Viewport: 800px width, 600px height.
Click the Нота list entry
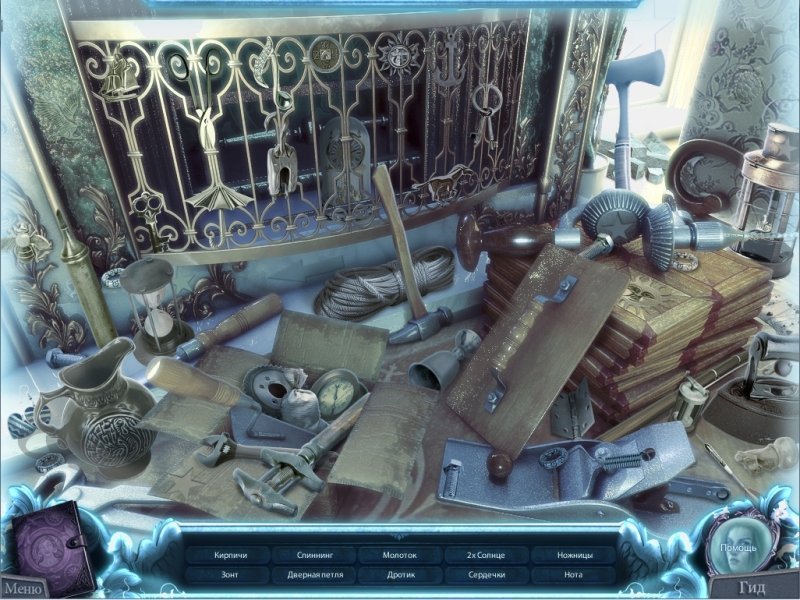point(572,575)
